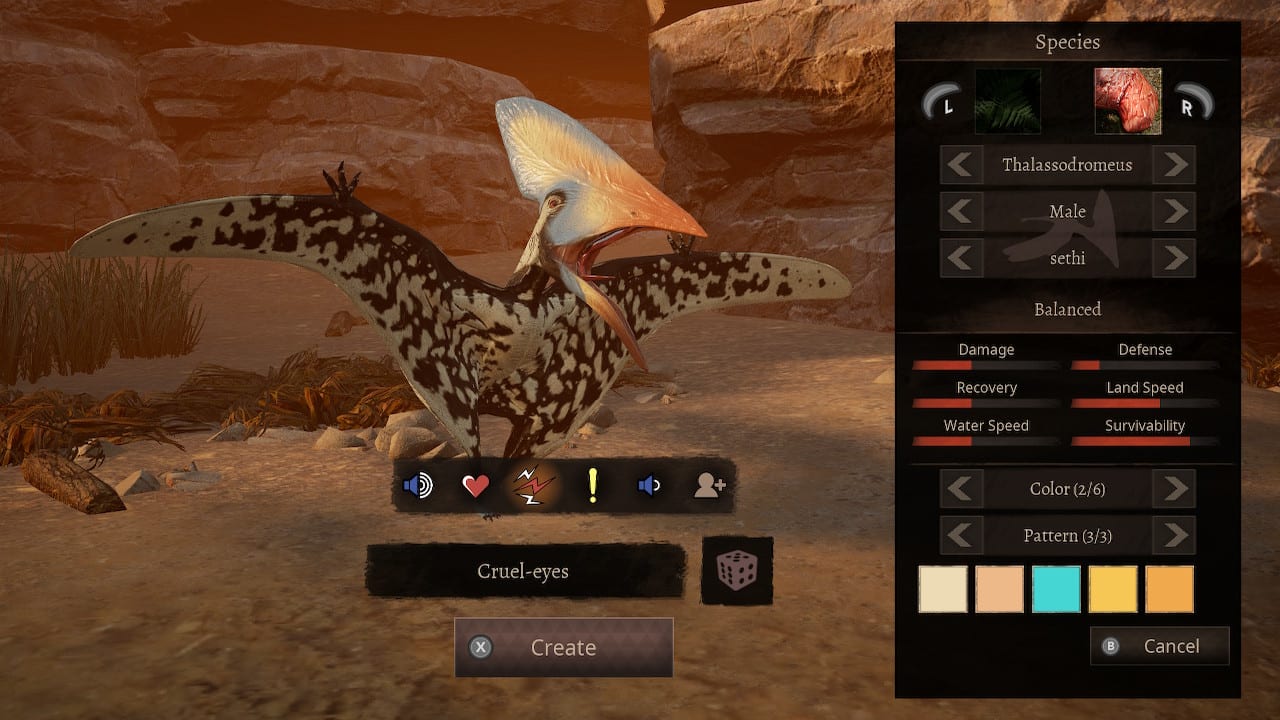The image size is (1280, 720).
Task: Click the left arrow beside Male
Action: pyautogui.click(x=960, y=211)
